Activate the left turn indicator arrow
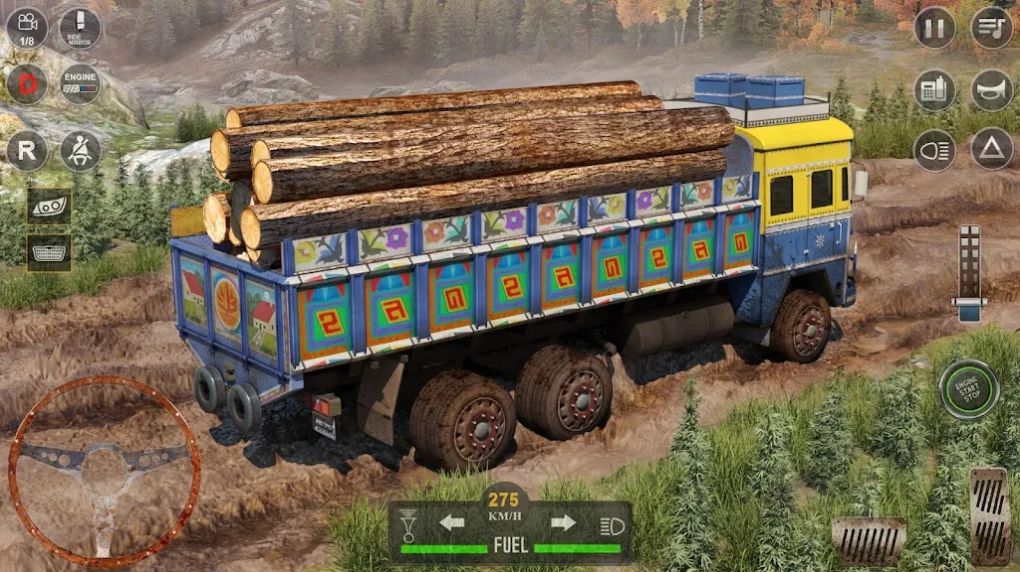This screenshot has width=1020, height=572. (x=452, y=522)
